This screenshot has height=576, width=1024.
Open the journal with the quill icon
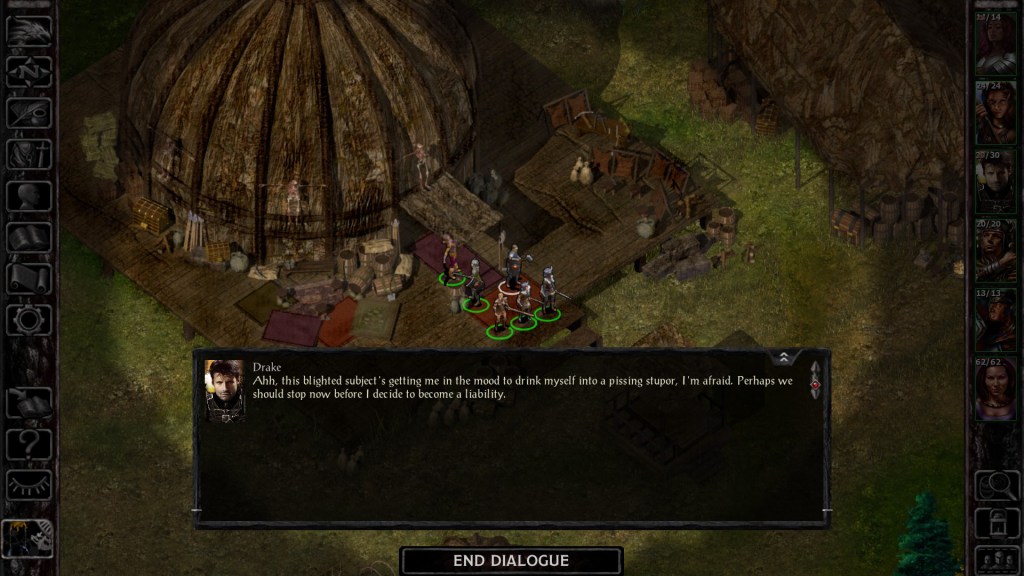click(x=29, y=114)
